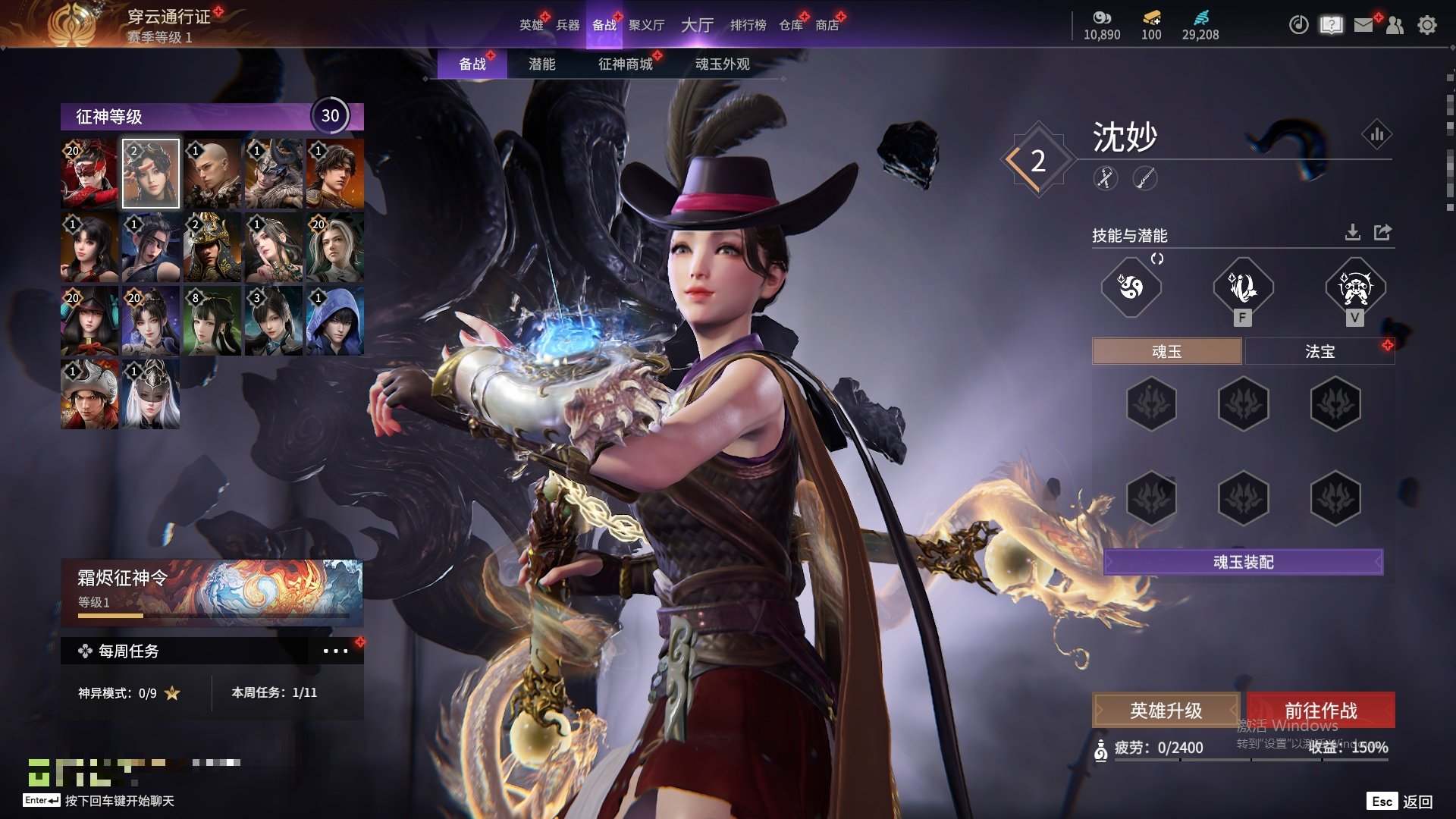Open the 仓库 warehouse
Viewport: 1456px width, 819px height.
click(x=790, y=25)
